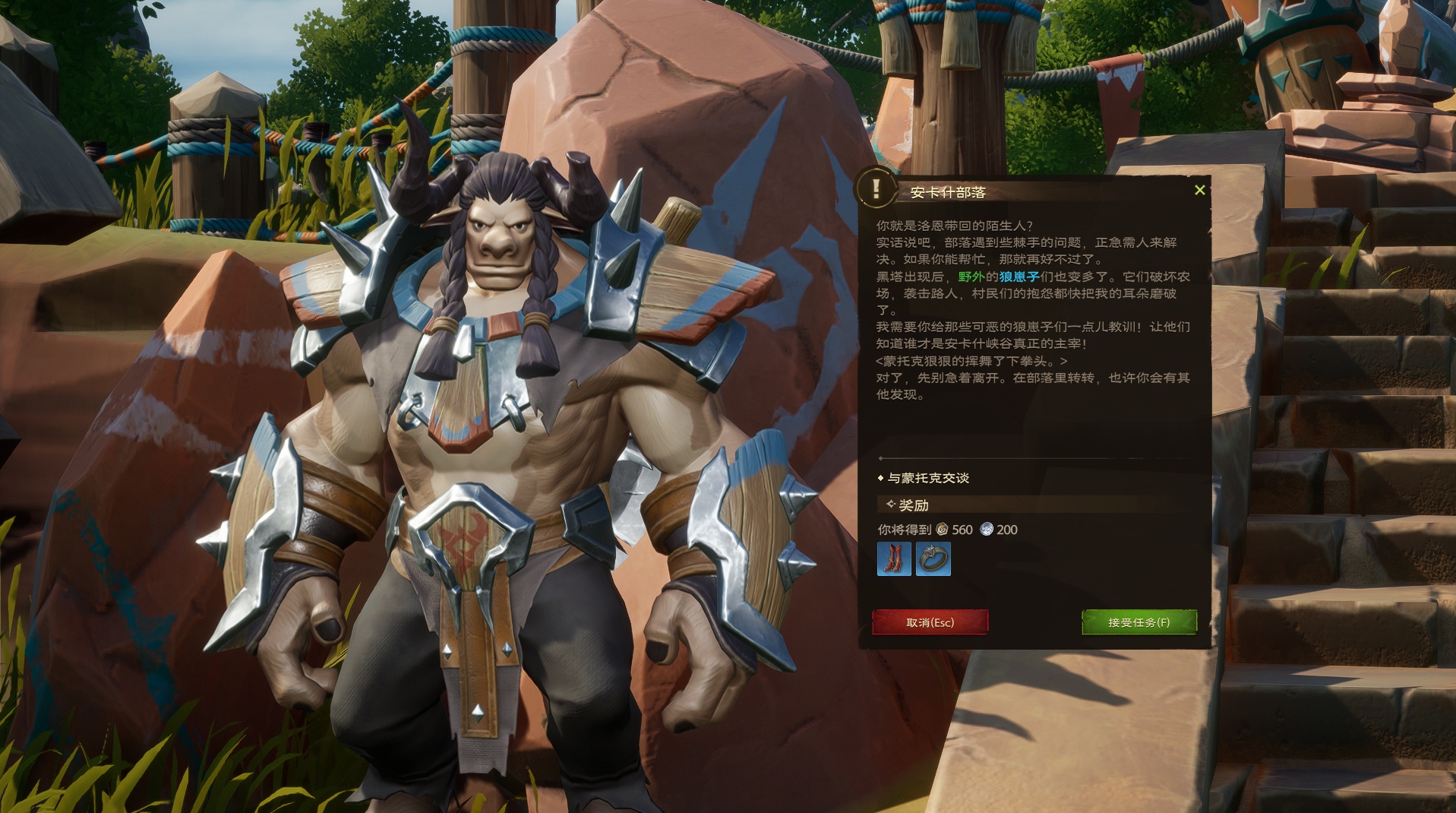The width and height of the screenshot is (1456, 813).
Task: Click the highlighted 狼崽子 keyword link
Action: click(x=1019, y=277)
